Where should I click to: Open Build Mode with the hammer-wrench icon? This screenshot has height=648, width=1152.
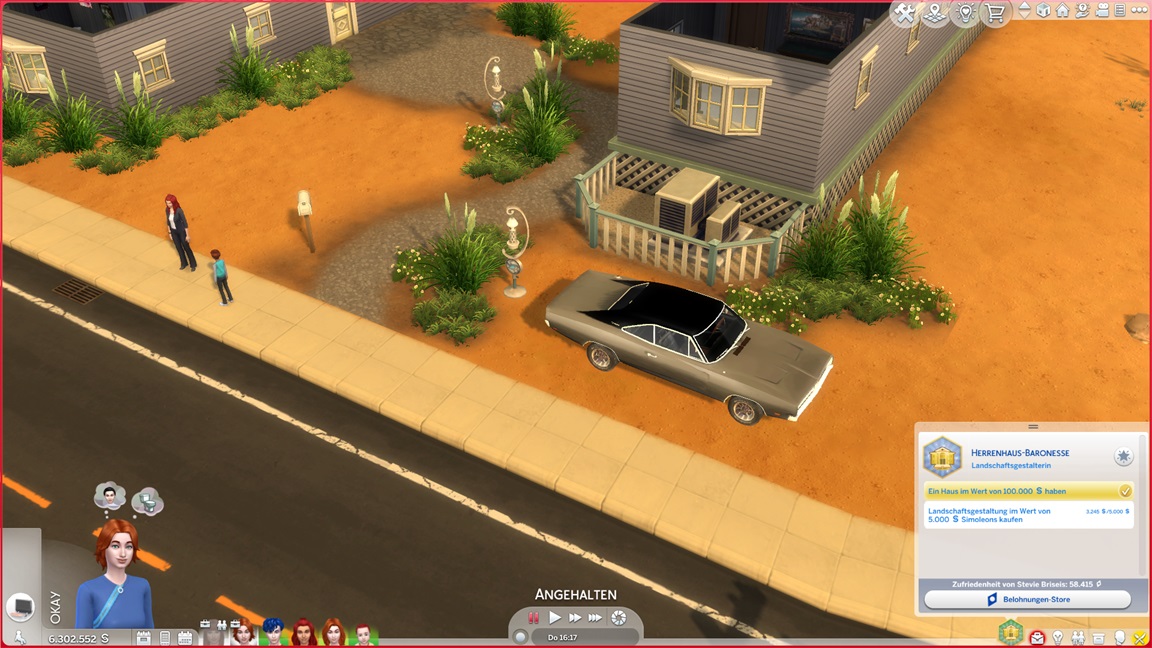(905, 13)
